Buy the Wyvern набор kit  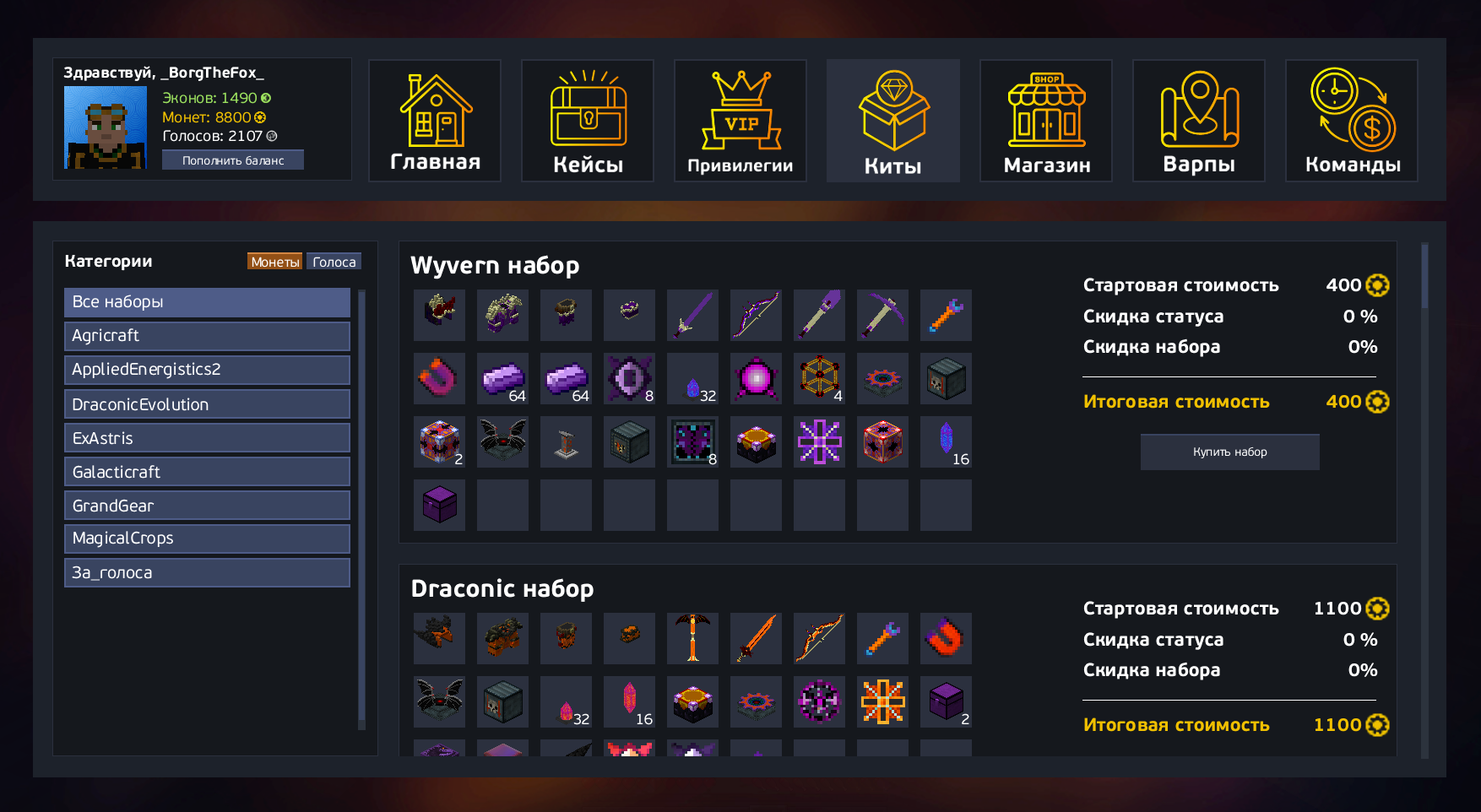pyautogui.click(x=1229, y=452)
